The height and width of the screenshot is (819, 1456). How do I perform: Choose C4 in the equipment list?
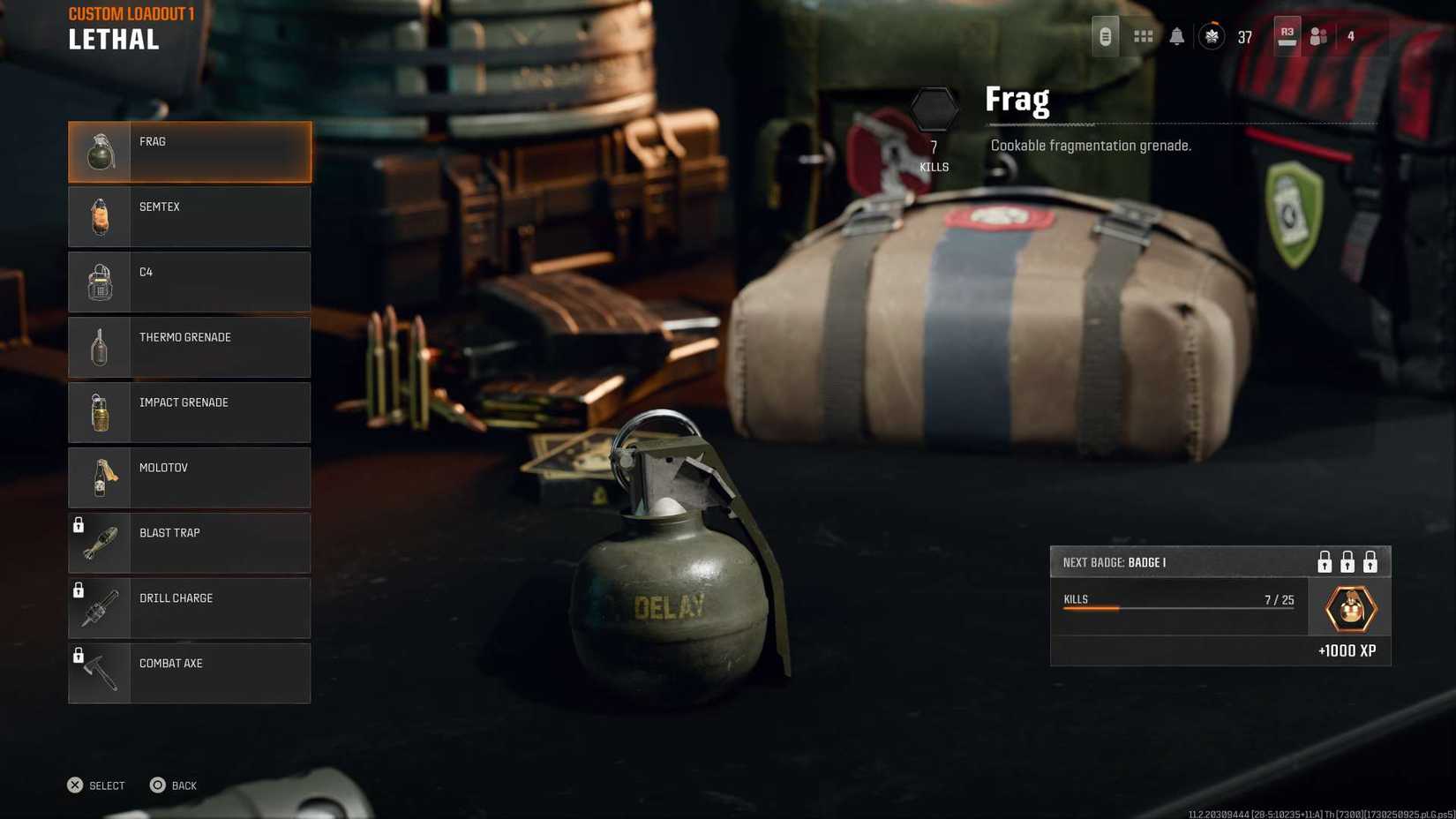point(189,282)
